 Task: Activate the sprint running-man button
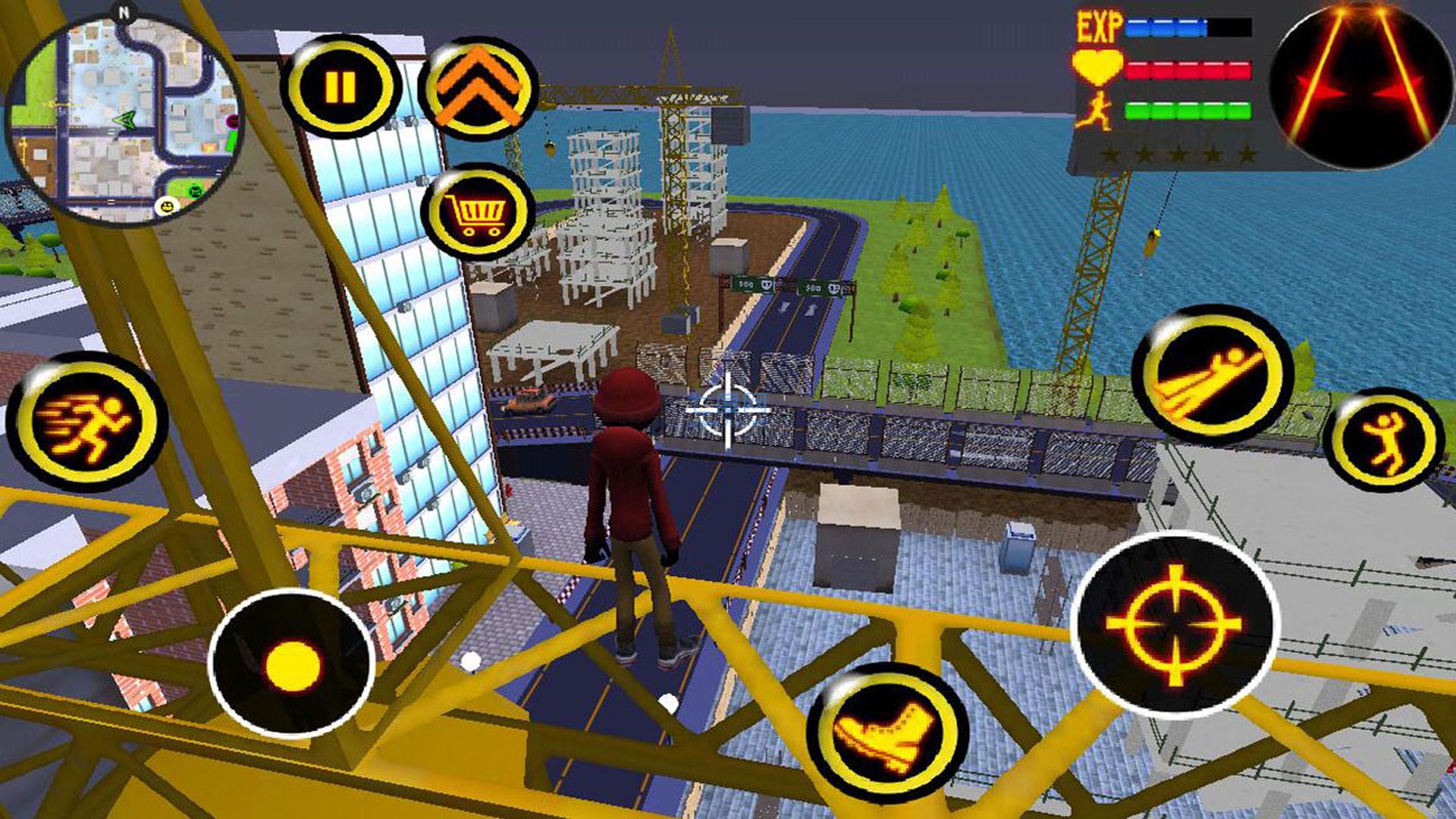87,422
